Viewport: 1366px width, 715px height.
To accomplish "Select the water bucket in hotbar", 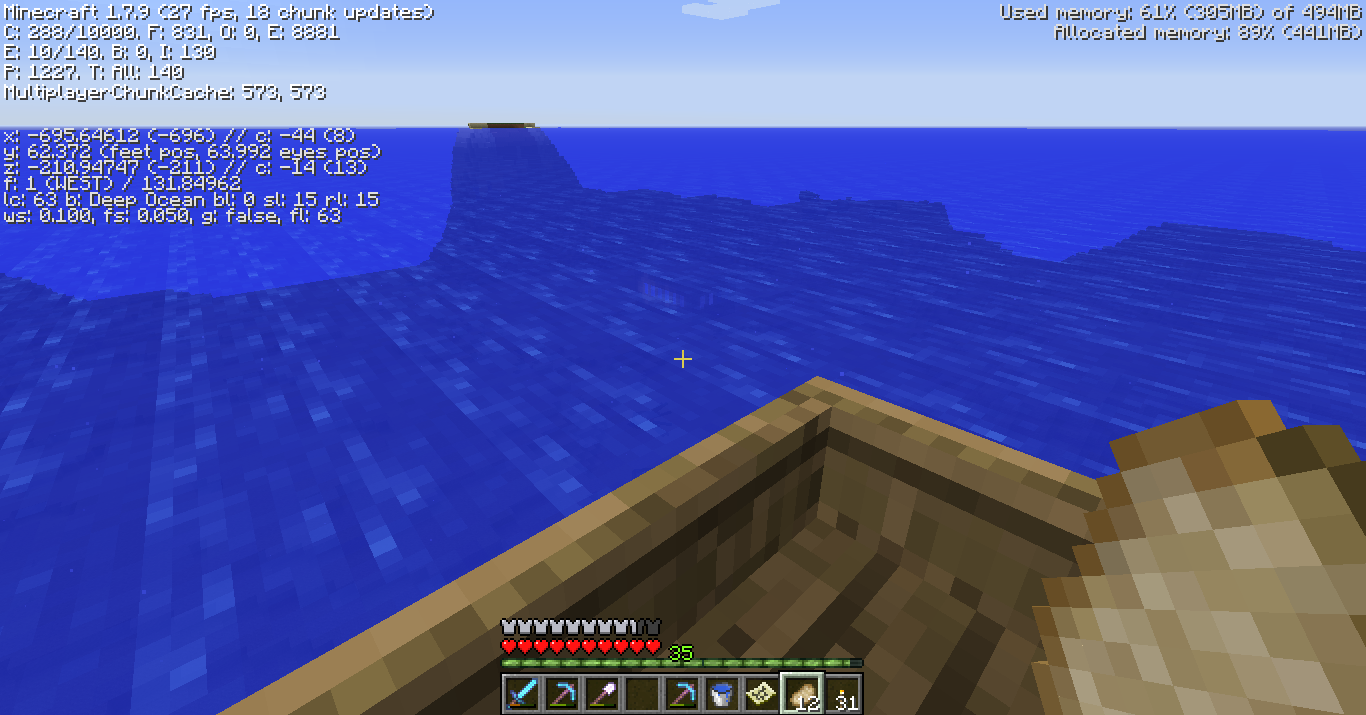I will click(x=721, y=693).
